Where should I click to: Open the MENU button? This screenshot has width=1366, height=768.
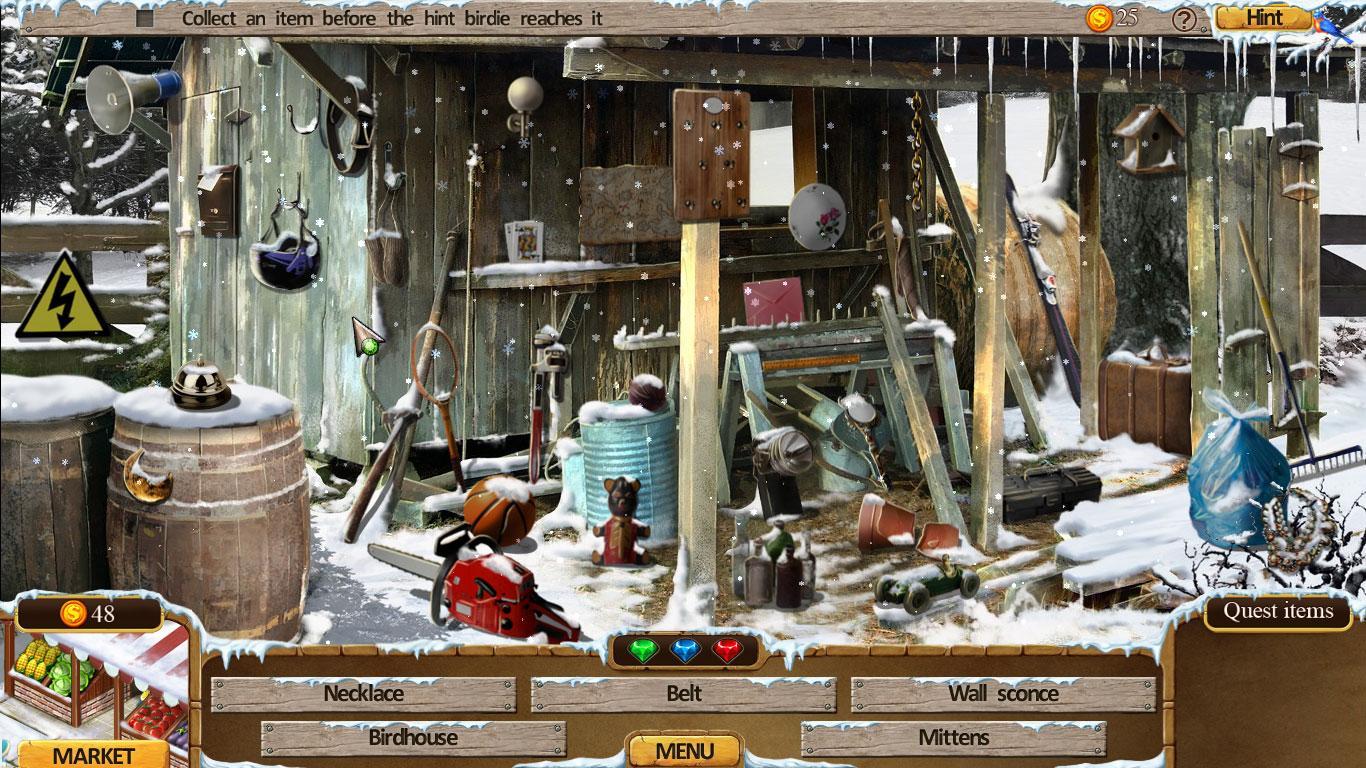click(684, 750)
